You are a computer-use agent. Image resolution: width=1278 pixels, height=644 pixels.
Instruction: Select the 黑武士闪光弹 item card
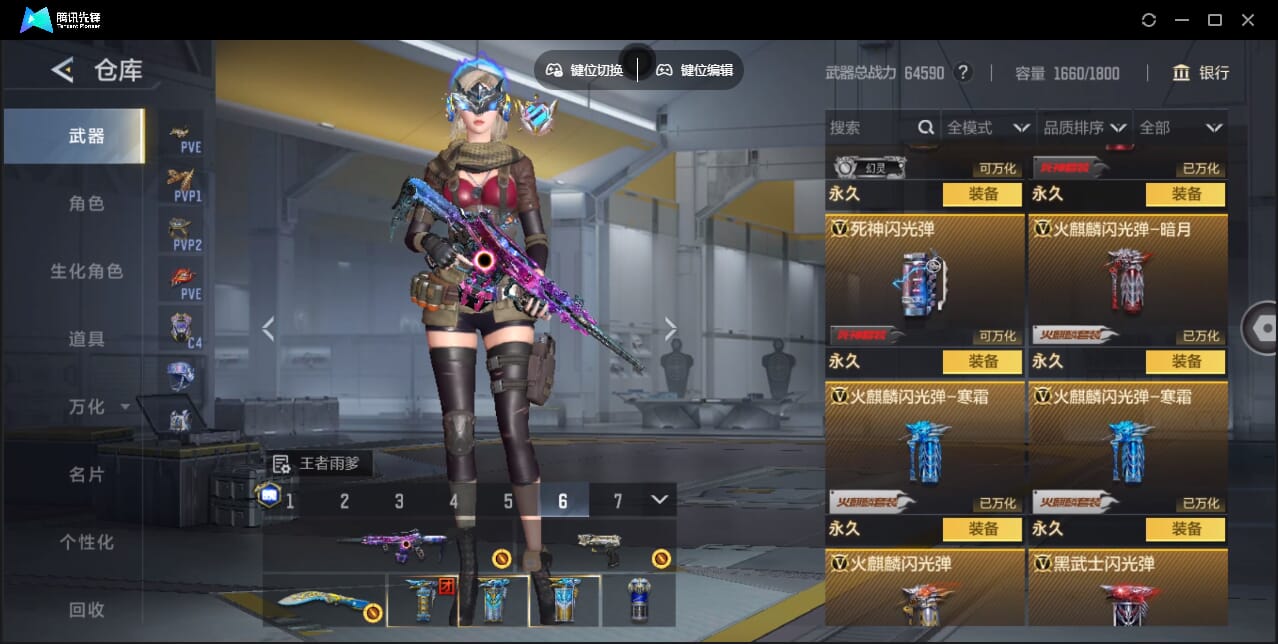[1127, 590]
